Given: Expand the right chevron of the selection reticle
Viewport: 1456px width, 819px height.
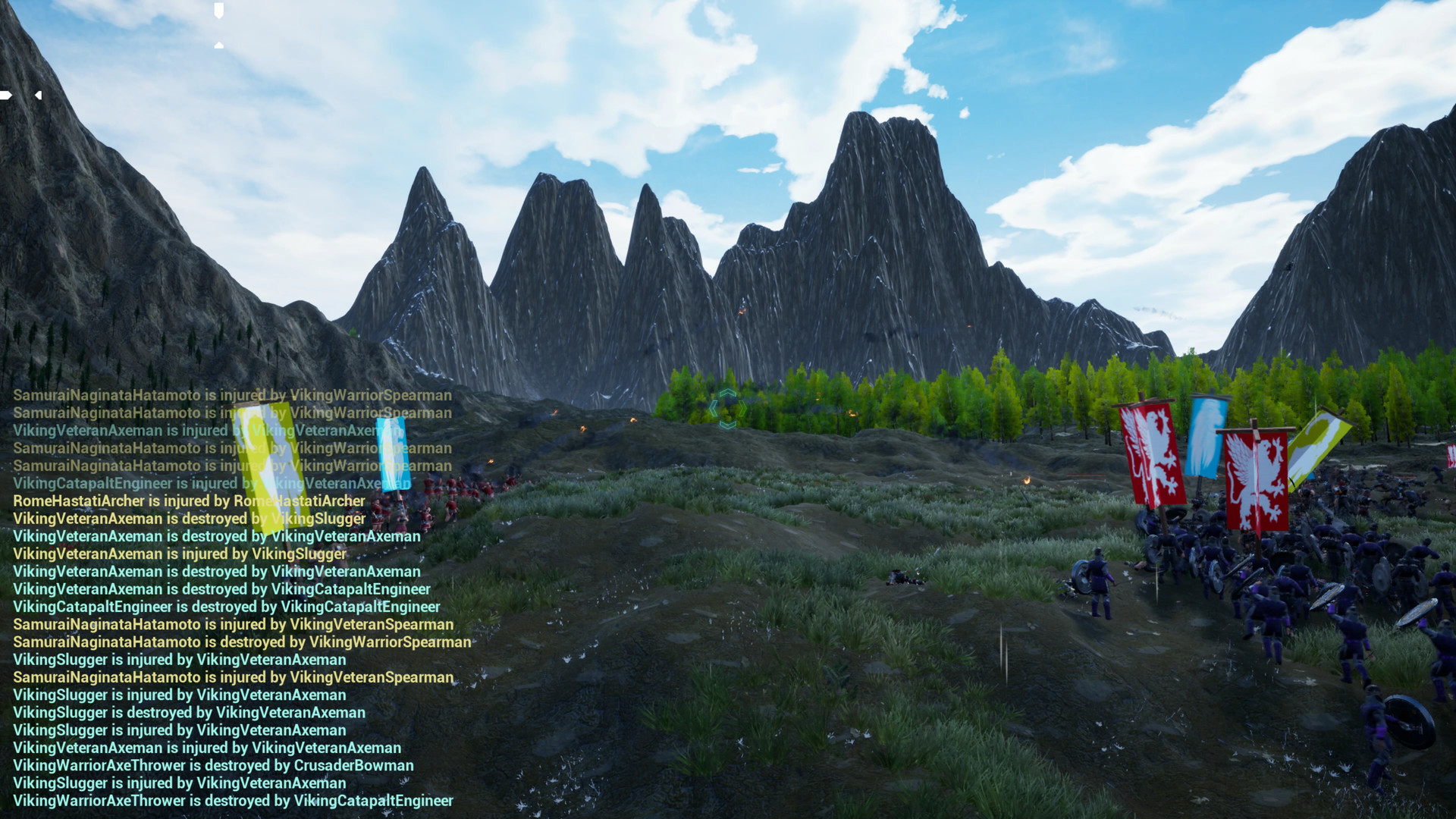Looking at the screenshot, I should [x=742, y=408].
